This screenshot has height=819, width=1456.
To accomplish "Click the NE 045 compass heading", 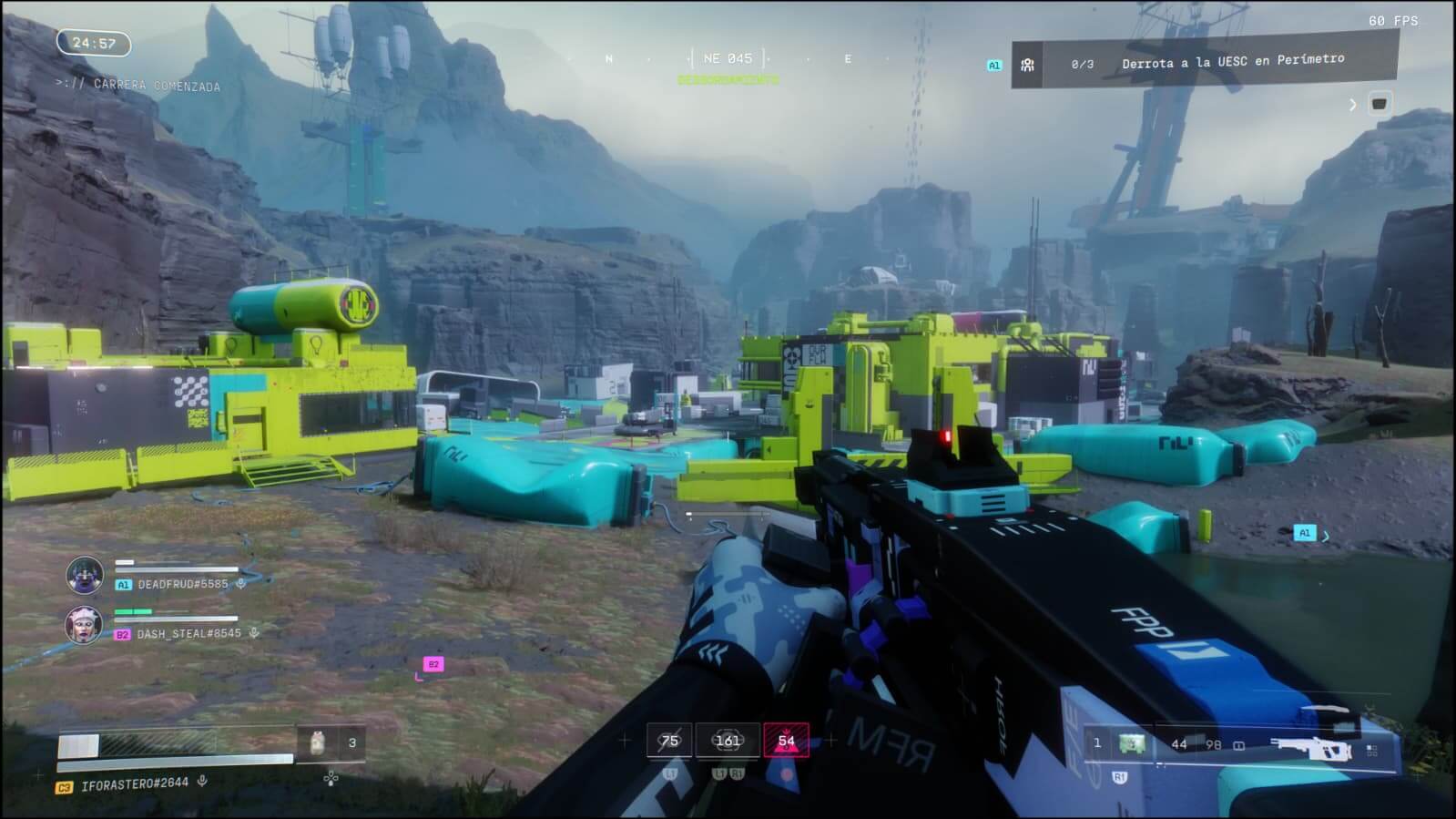I will coord(728,58).
